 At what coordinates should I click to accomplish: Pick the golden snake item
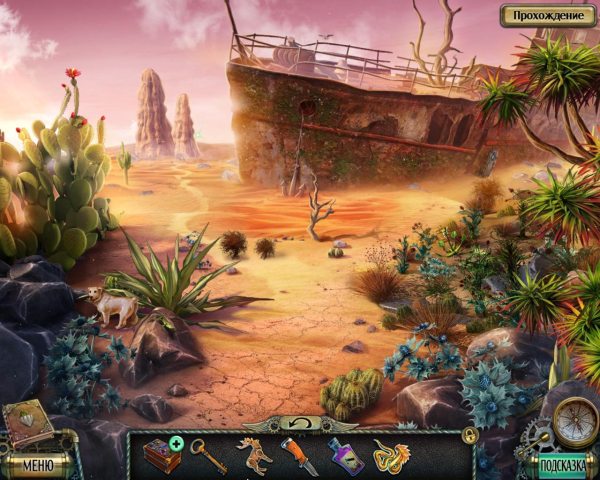(x=391, y=455)
